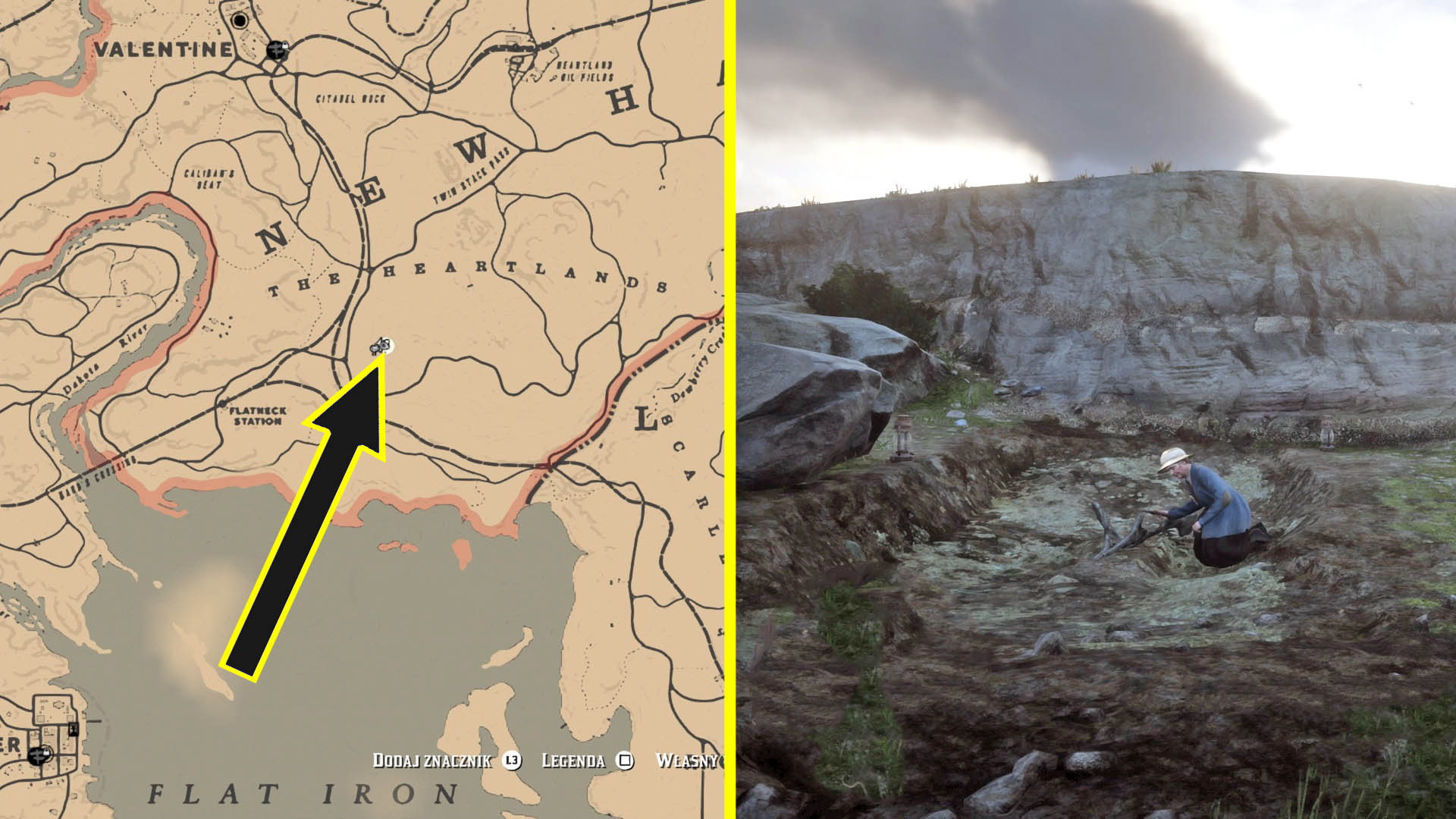Viewport: 1456px width, 819px height.
Task: Click the town circle marker above Valentine
Action: pyautogui.click(x=239, y=21)
